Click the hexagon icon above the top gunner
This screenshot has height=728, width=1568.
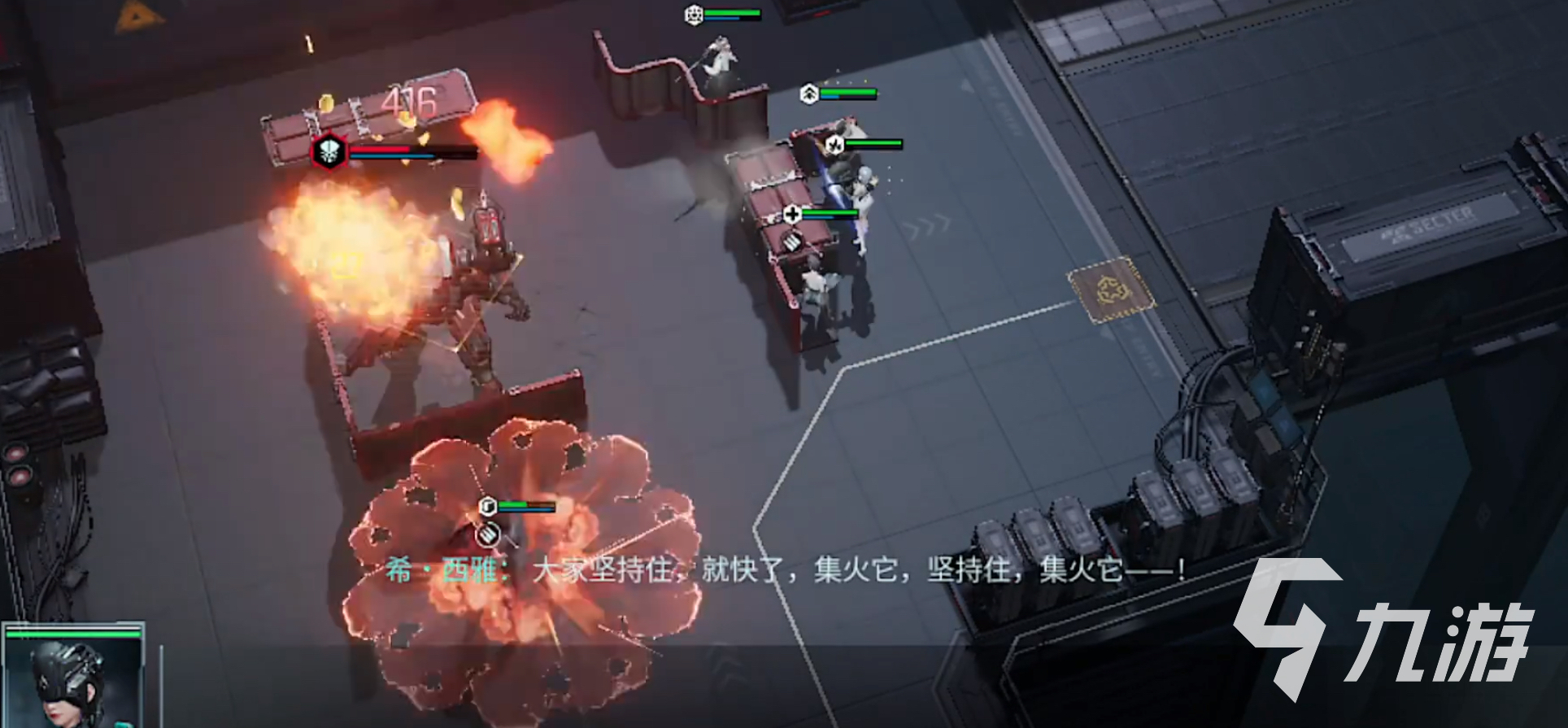click(694, 15)
